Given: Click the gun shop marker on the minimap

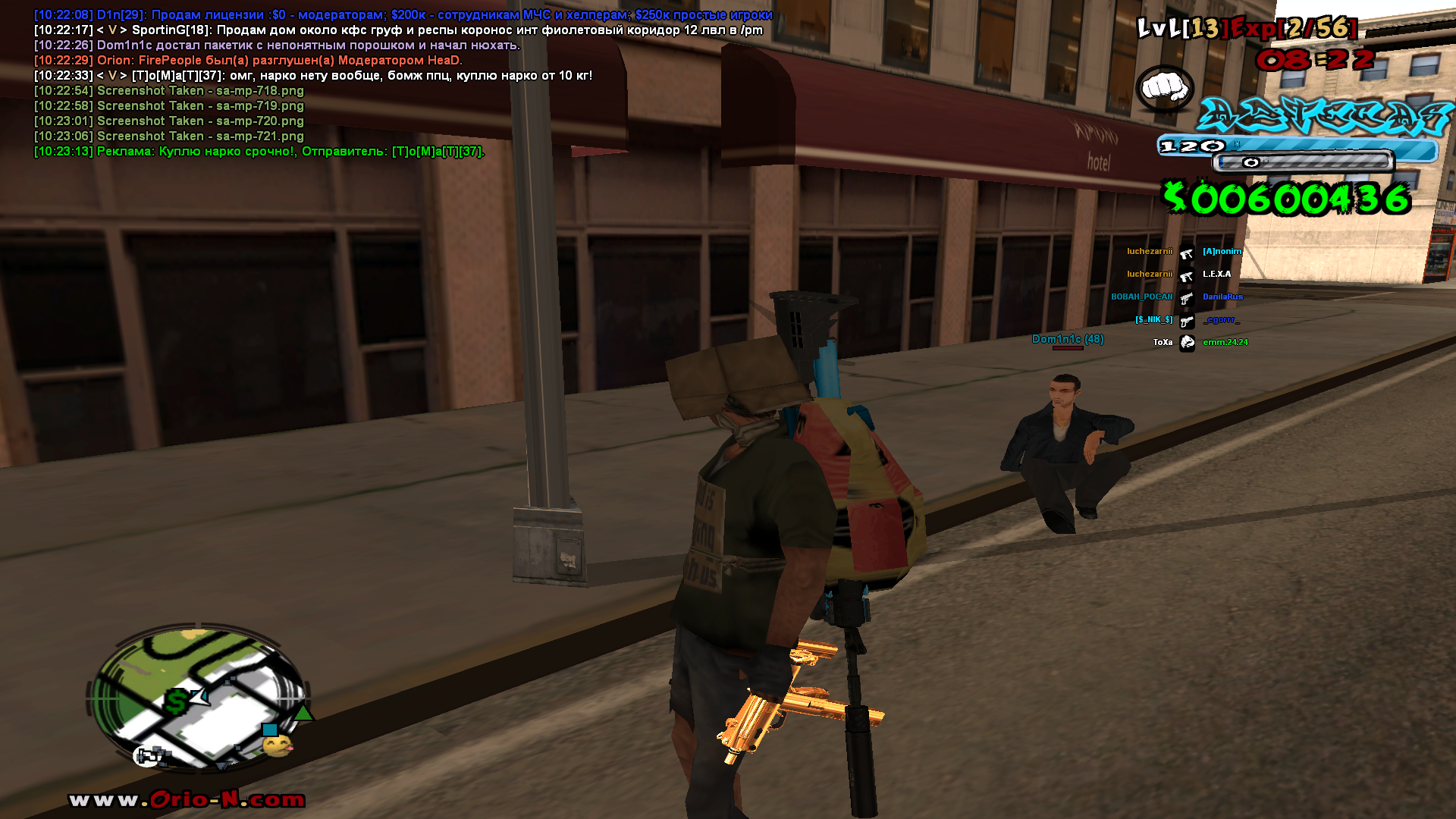Looking at the screenshot, I should tap(148, 755).
